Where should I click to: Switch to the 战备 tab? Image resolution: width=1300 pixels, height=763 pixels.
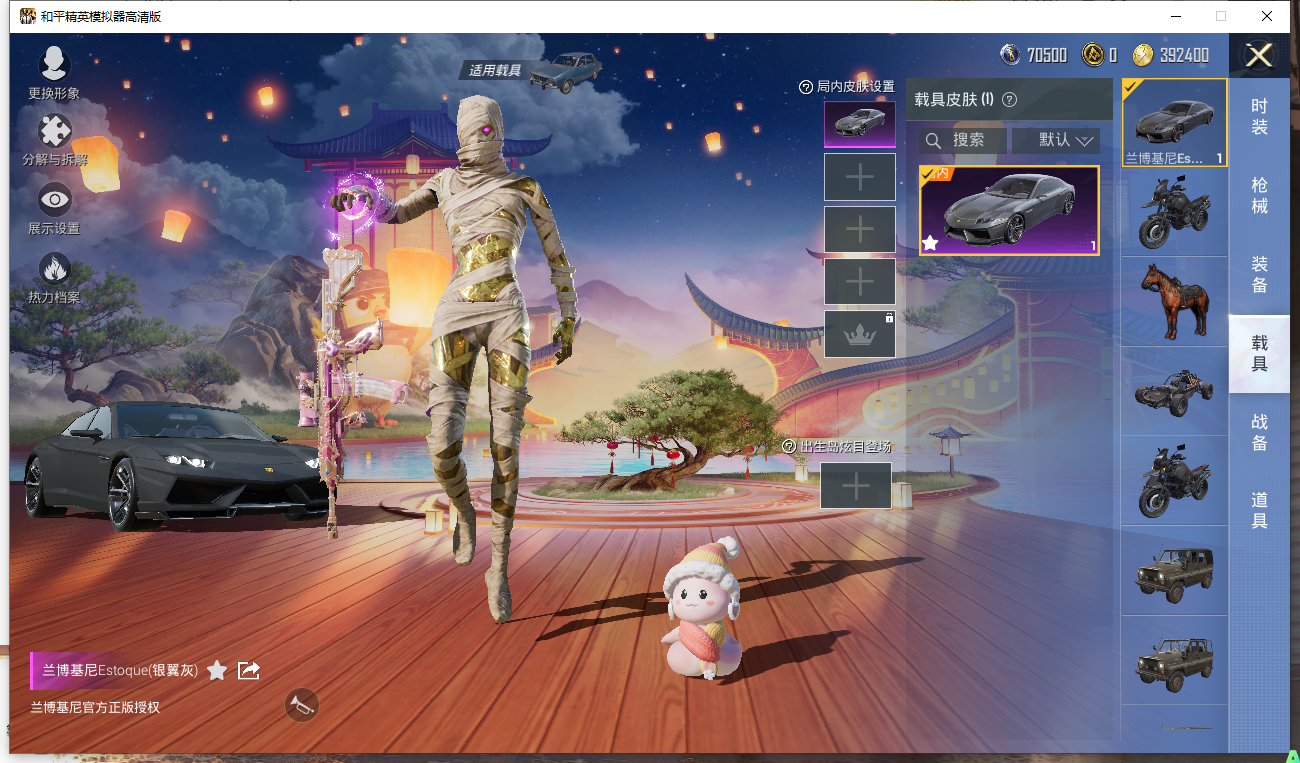(x=1259, y=432)
